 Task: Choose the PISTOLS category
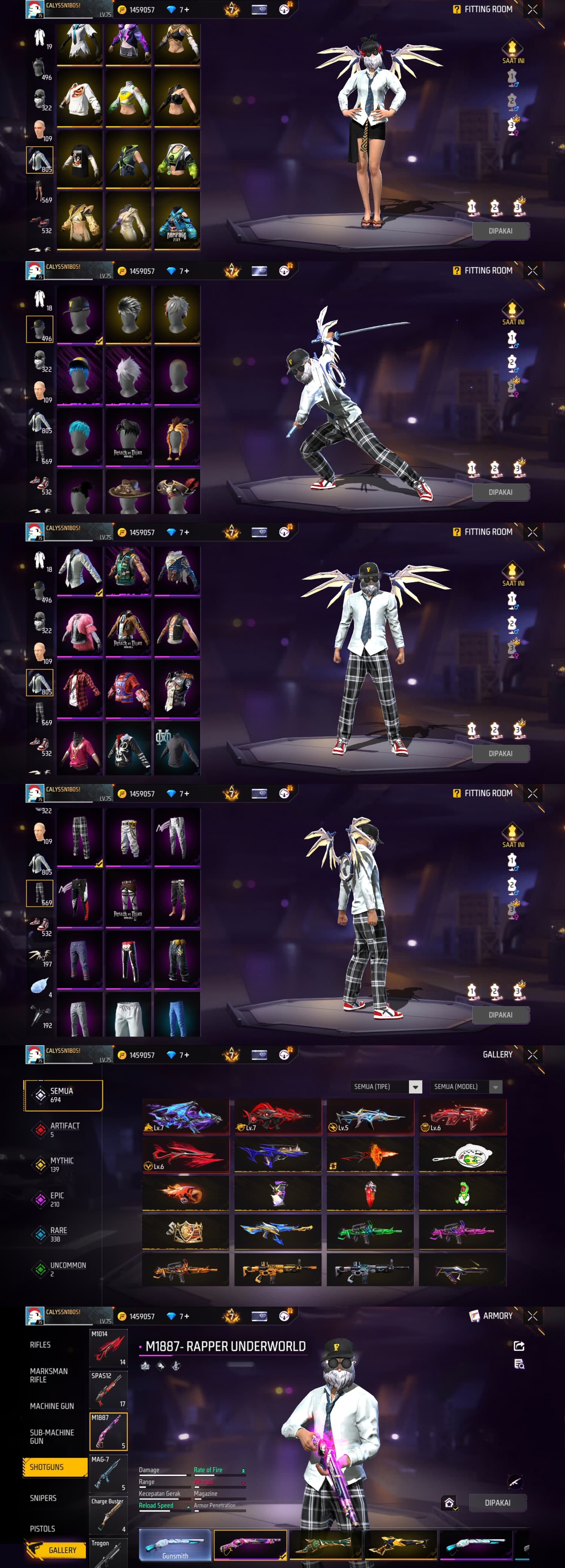click(43, 1528)
